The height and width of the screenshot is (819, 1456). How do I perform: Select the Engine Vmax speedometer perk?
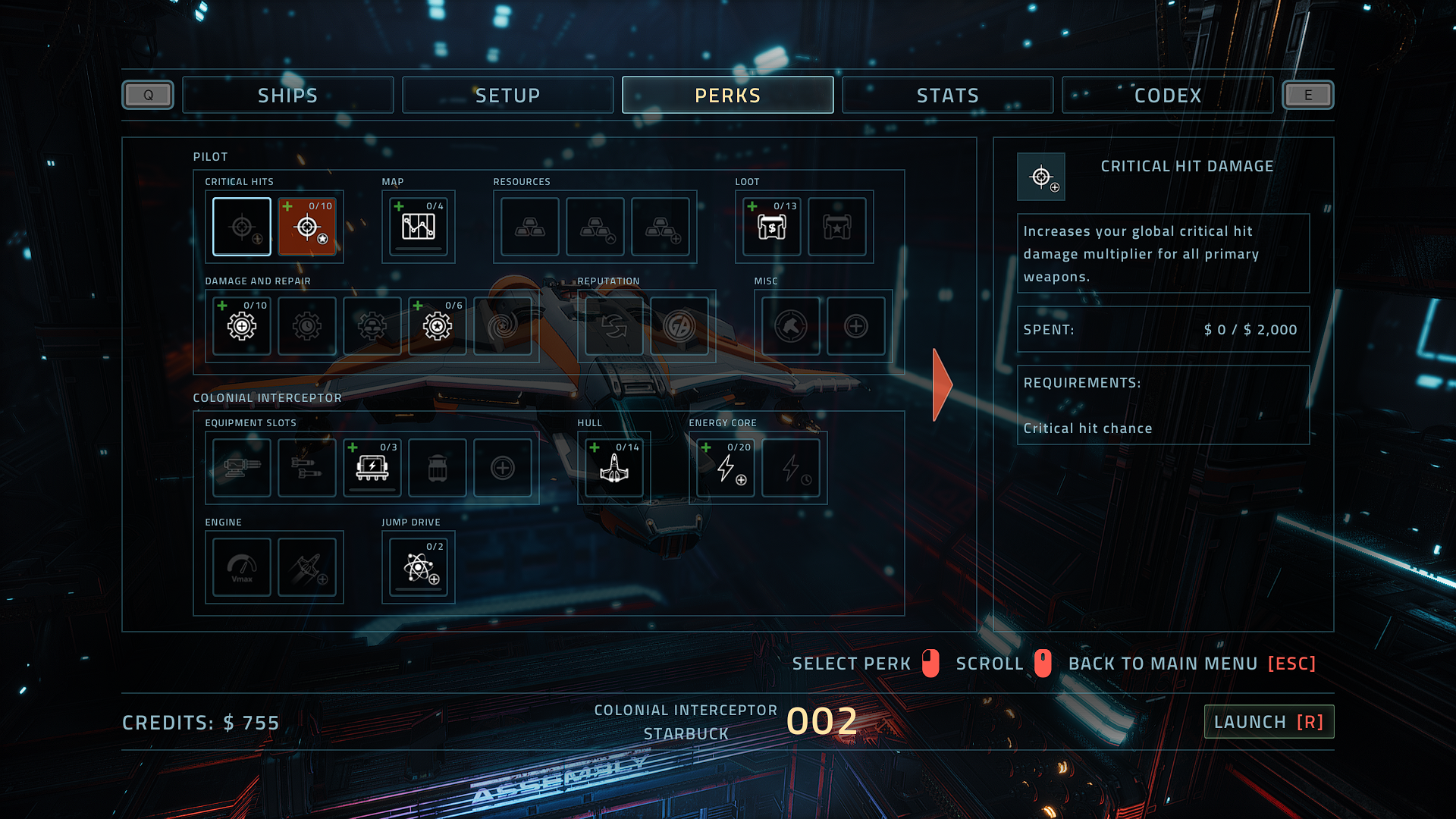(x=242, y=567)
